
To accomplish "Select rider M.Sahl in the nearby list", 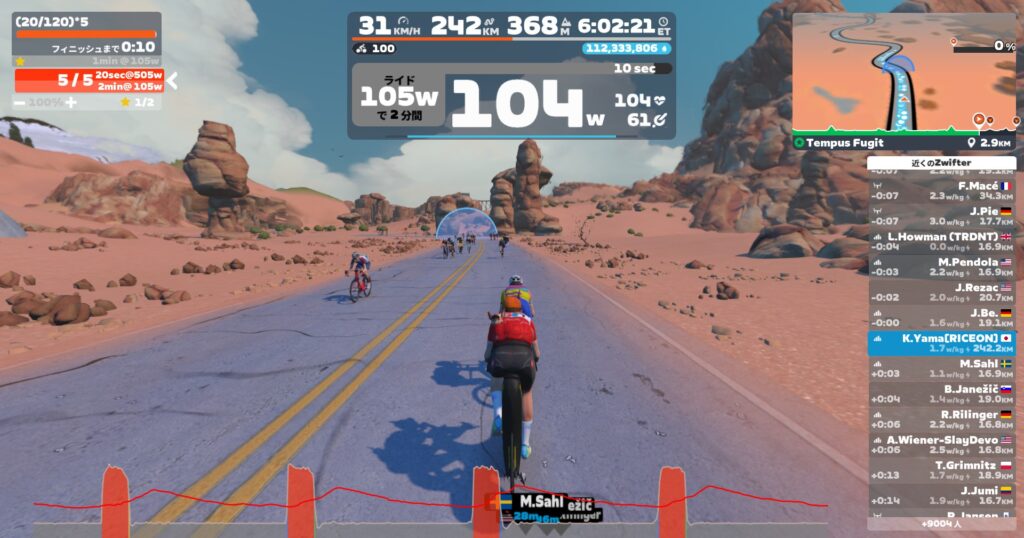I will click(942, 369).
